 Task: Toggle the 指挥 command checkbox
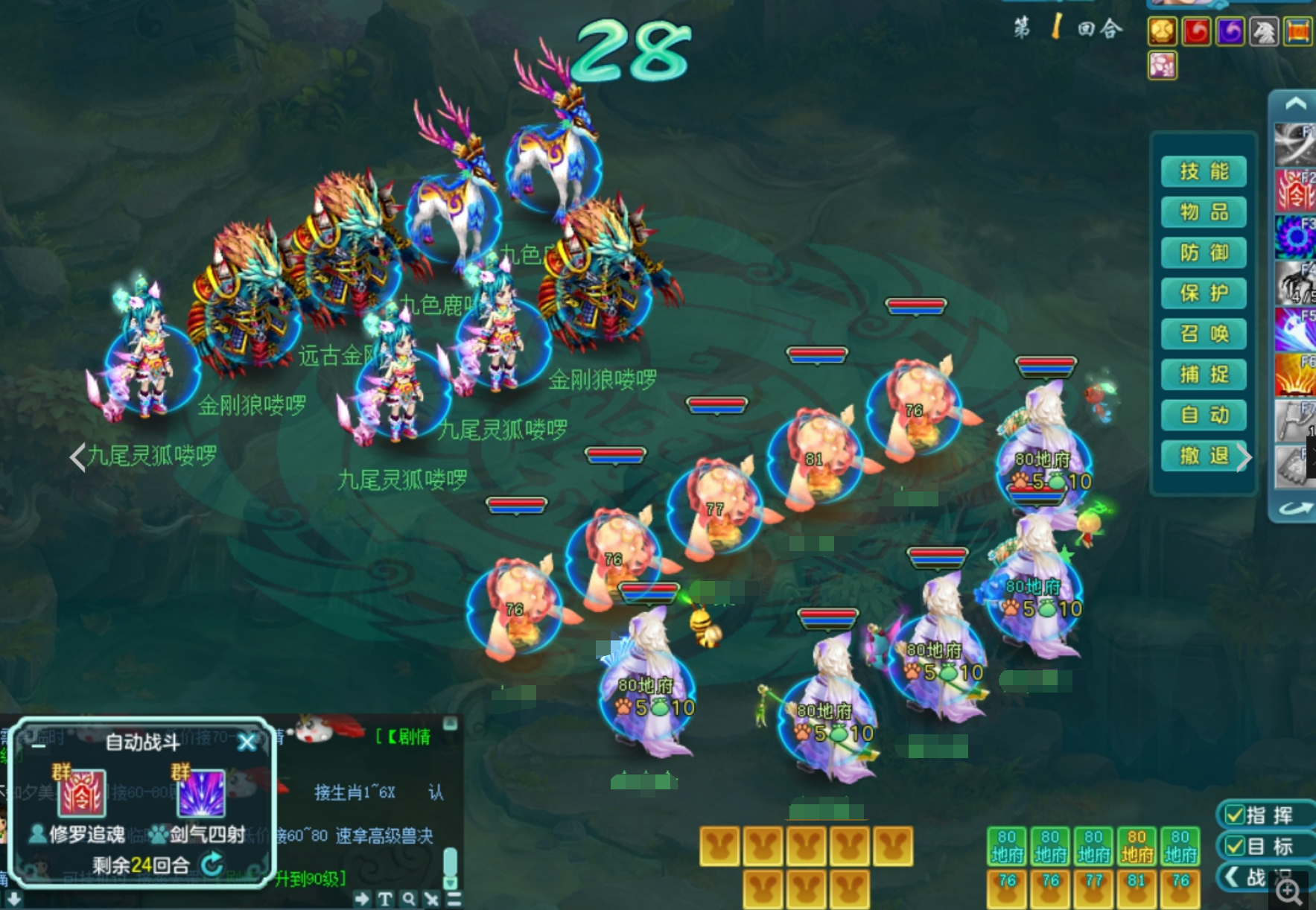(x=1235, y=815)
